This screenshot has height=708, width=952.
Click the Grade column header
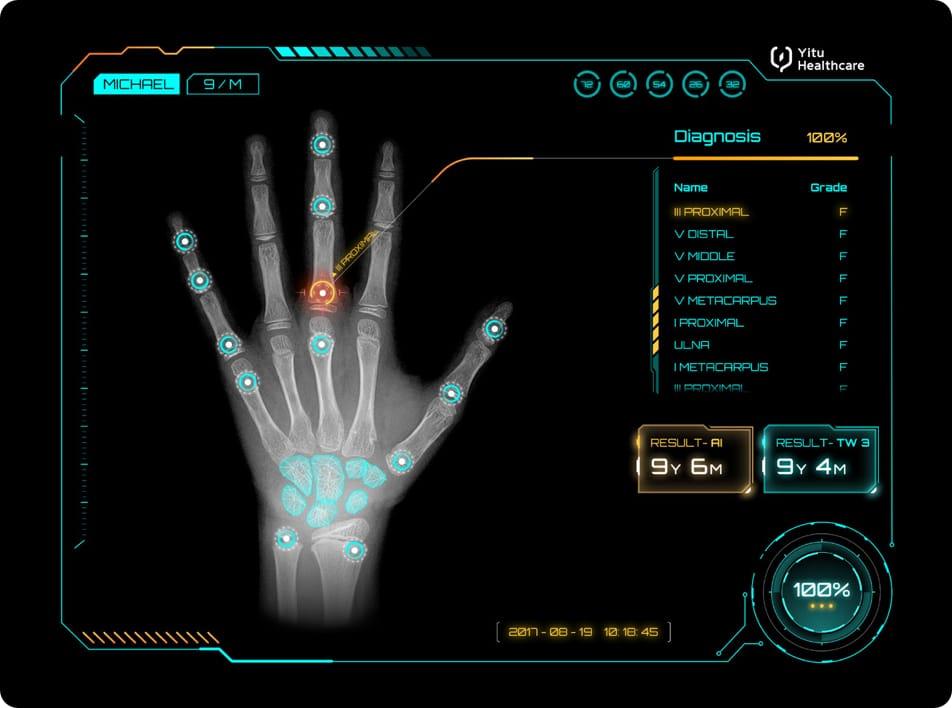click(828, 187)
